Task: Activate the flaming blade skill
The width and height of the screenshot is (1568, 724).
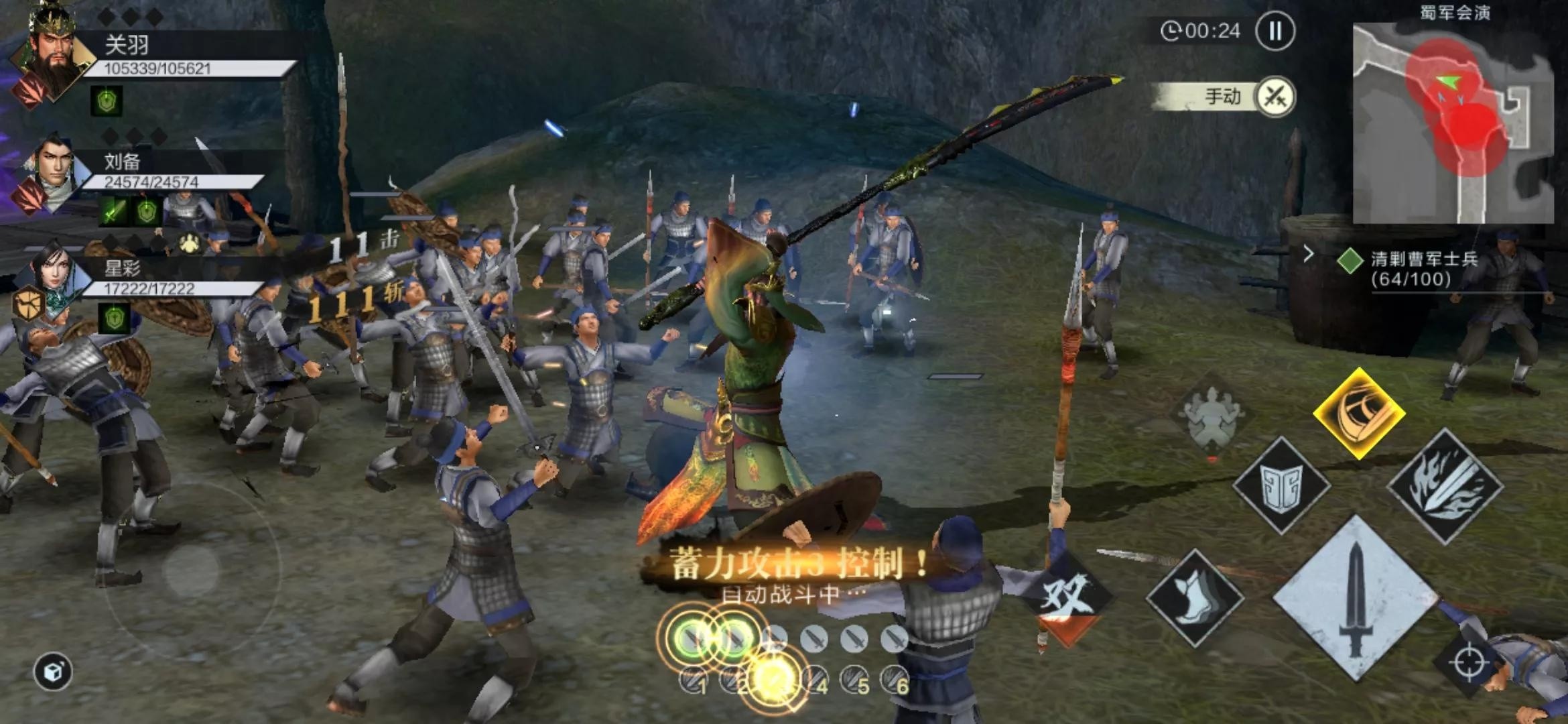Action: point(1445,486)
